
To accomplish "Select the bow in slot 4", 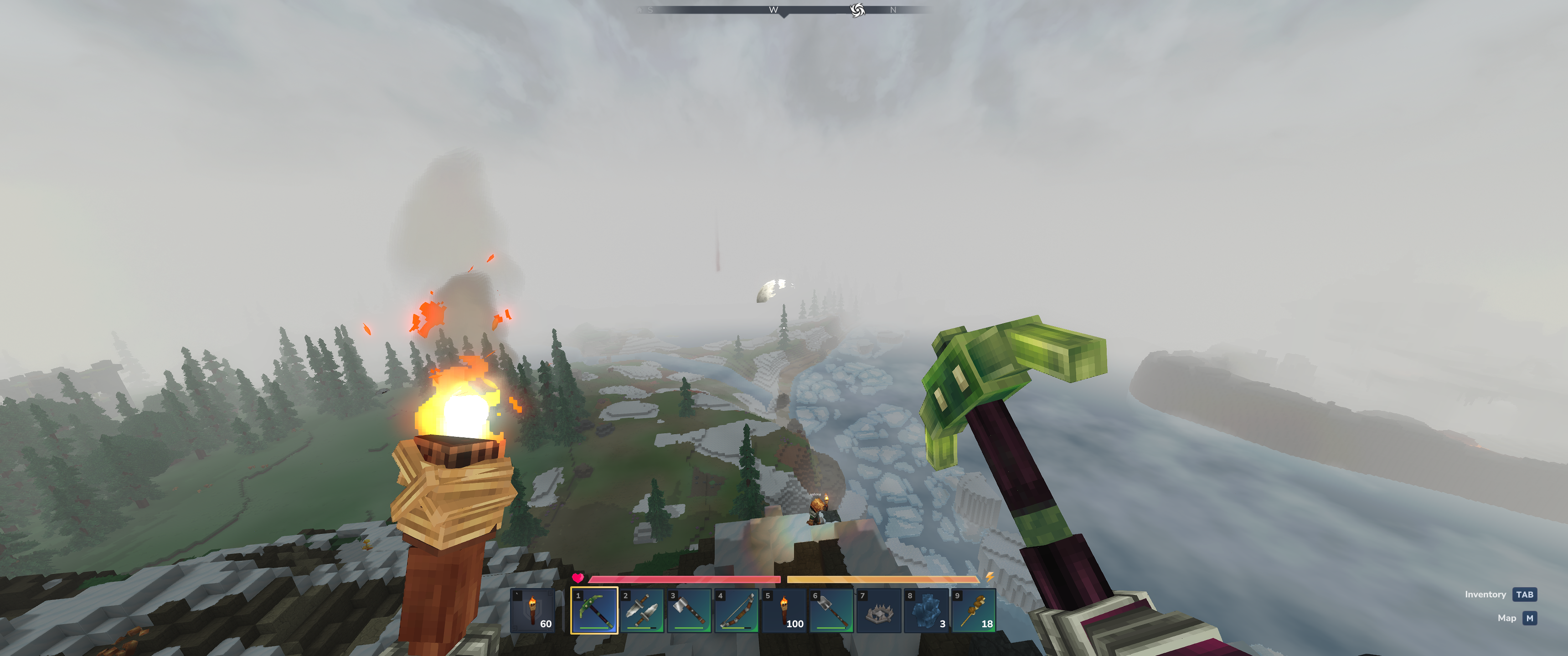I will click(x=737, y=610).
